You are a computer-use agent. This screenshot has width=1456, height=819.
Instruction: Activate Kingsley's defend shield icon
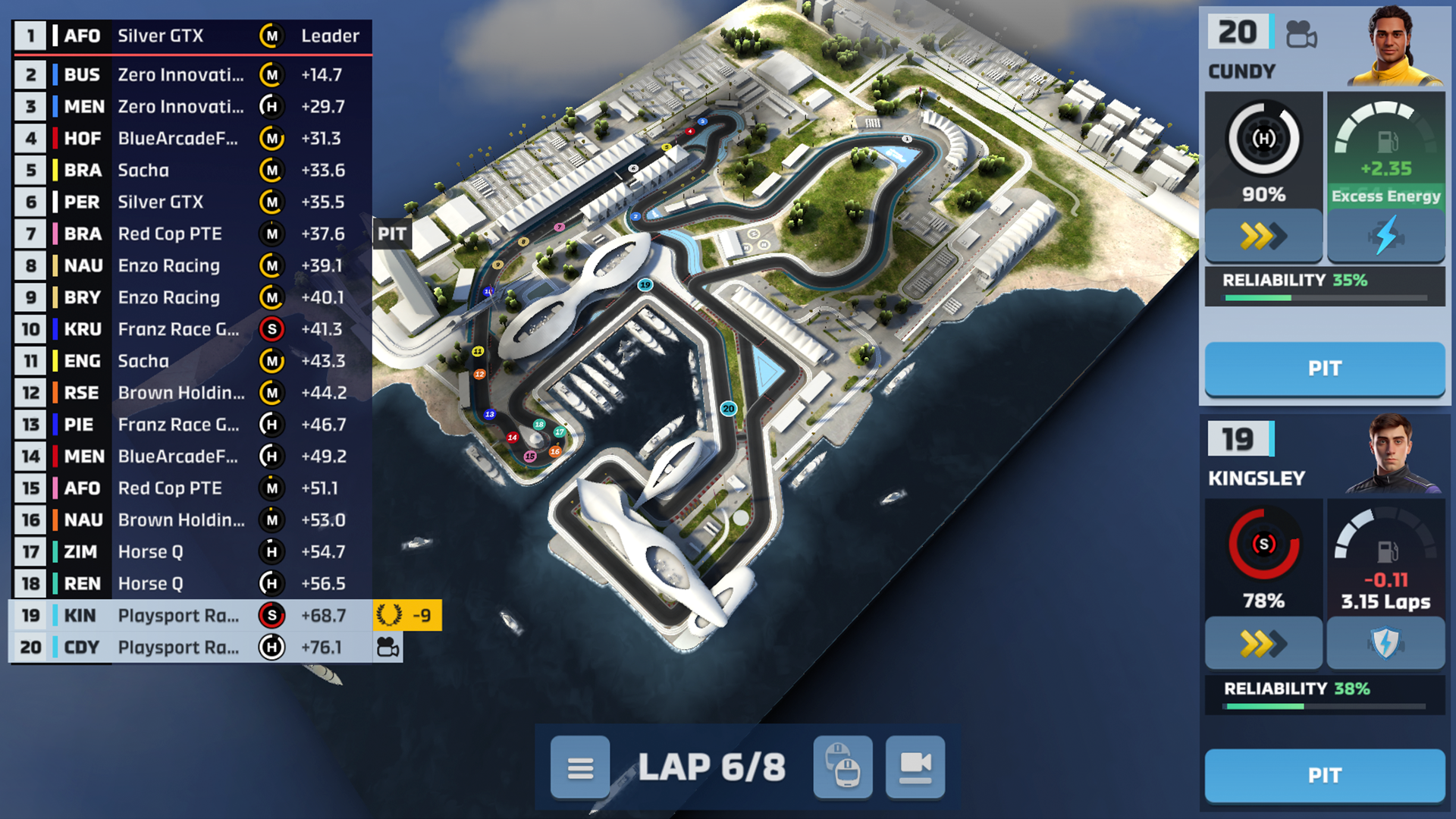click(1386, 643)
